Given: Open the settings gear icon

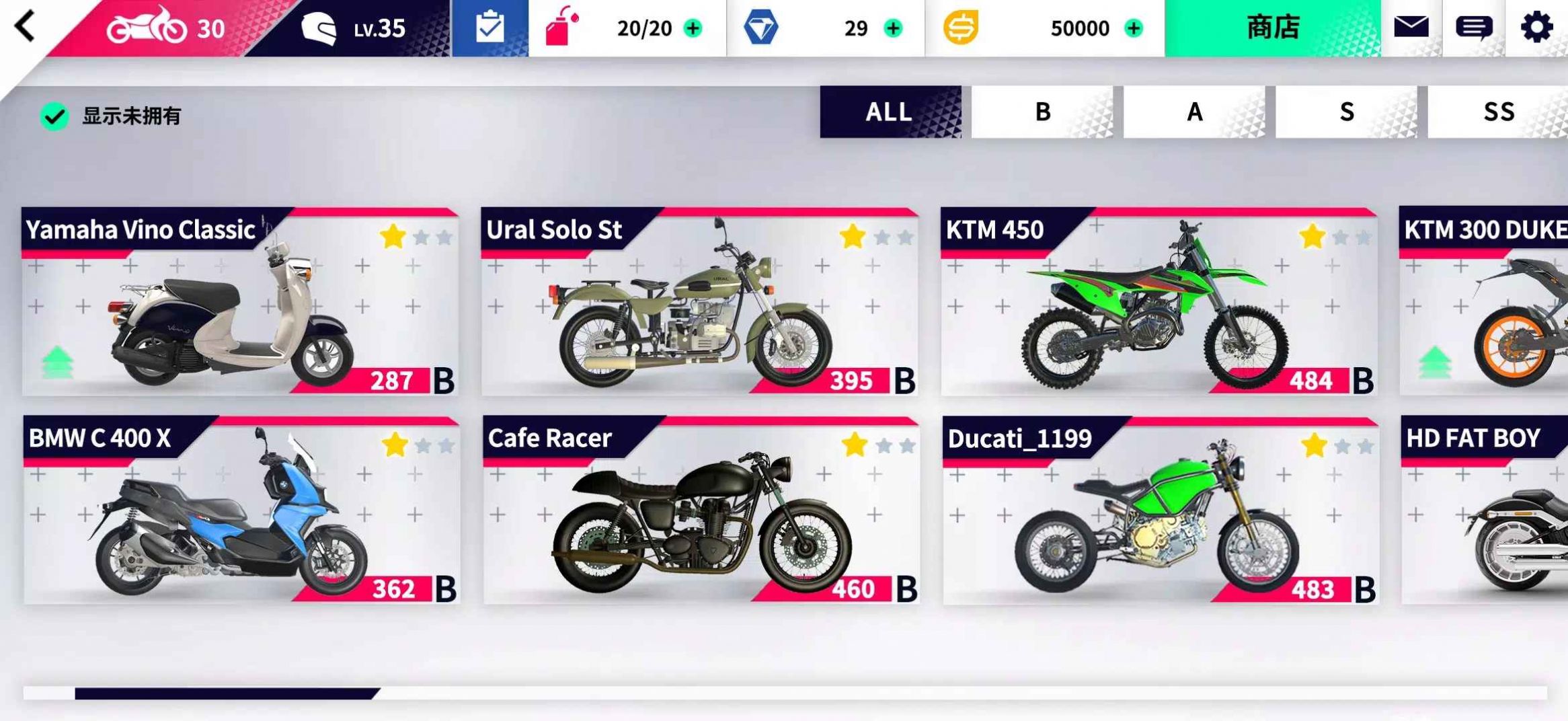Looking at the screenshot, I should pyautogui.click(x=1538, y=27).
